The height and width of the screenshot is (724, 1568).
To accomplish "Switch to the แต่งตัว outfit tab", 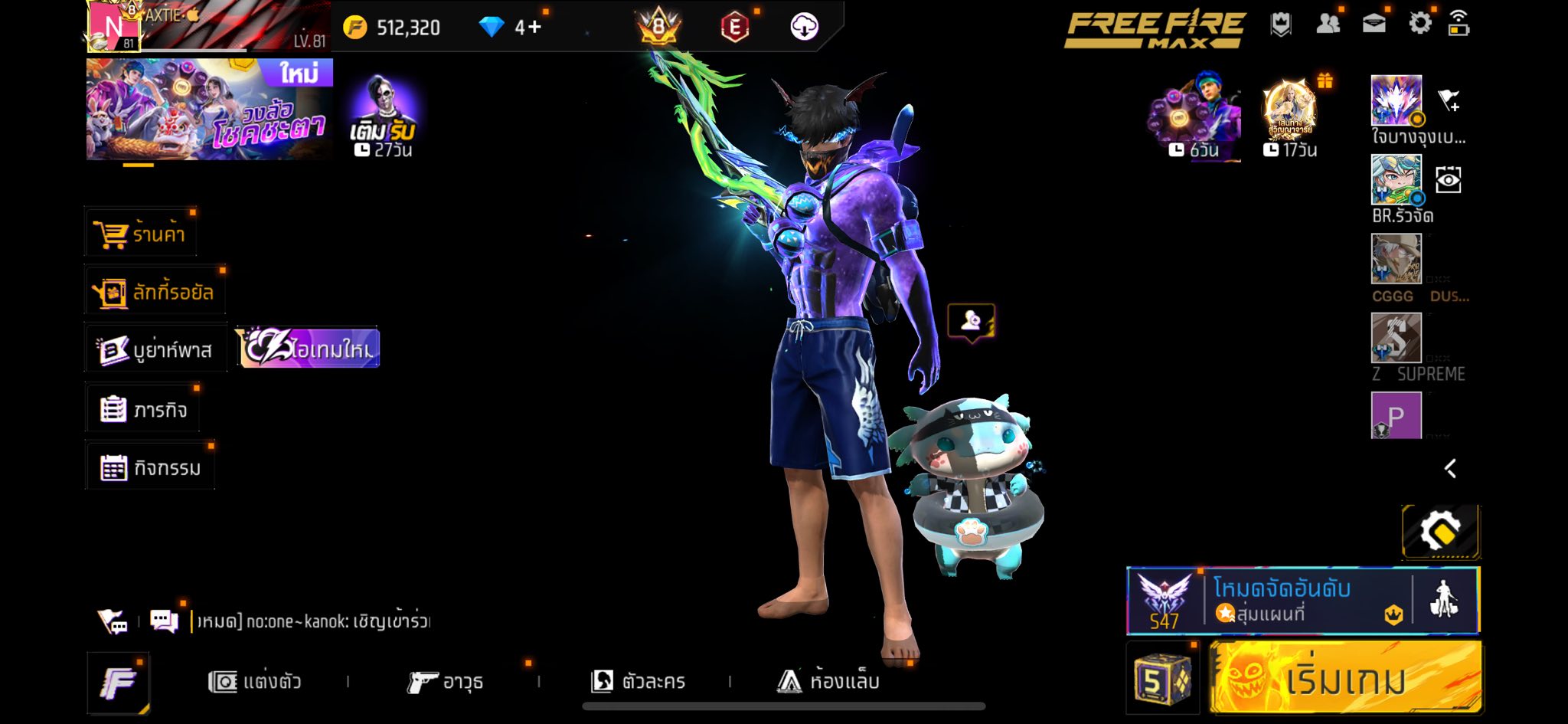I will coord(255,681).
